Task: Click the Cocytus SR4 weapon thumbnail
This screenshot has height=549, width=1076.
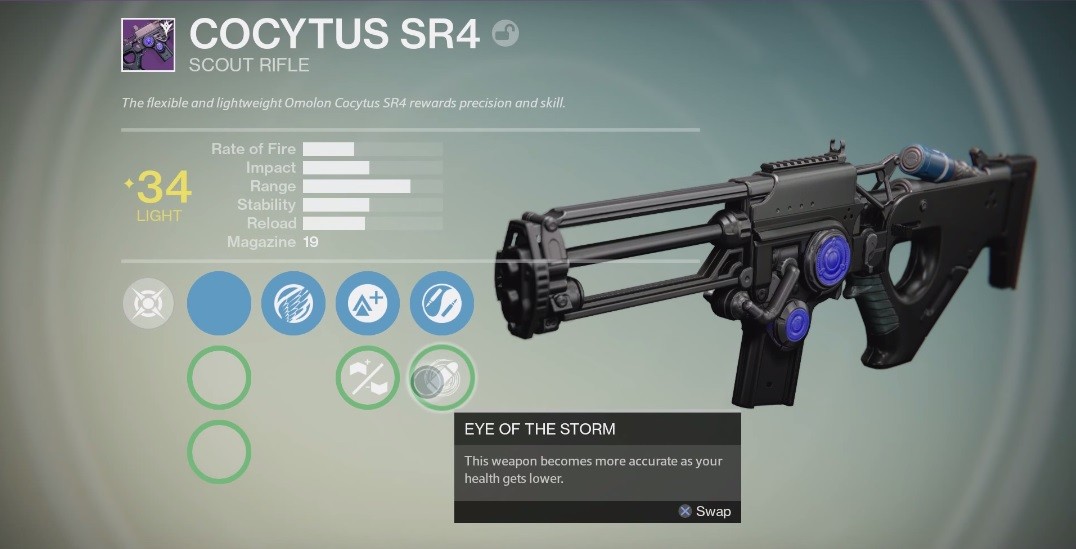Action: [x=148, y=45]
